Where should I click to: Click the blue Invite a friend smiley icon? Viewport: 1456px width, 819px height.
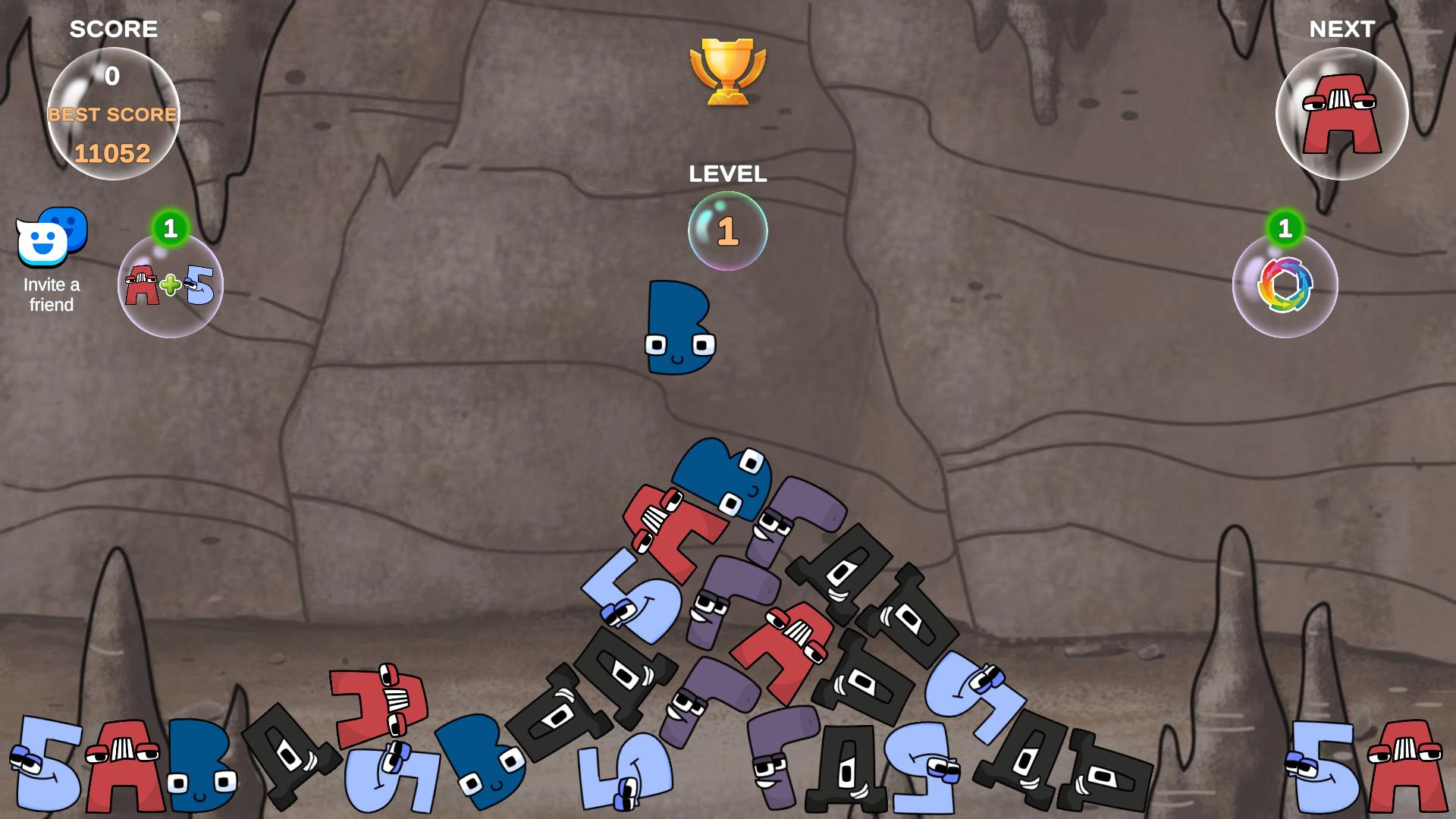[x=50, y=239]
